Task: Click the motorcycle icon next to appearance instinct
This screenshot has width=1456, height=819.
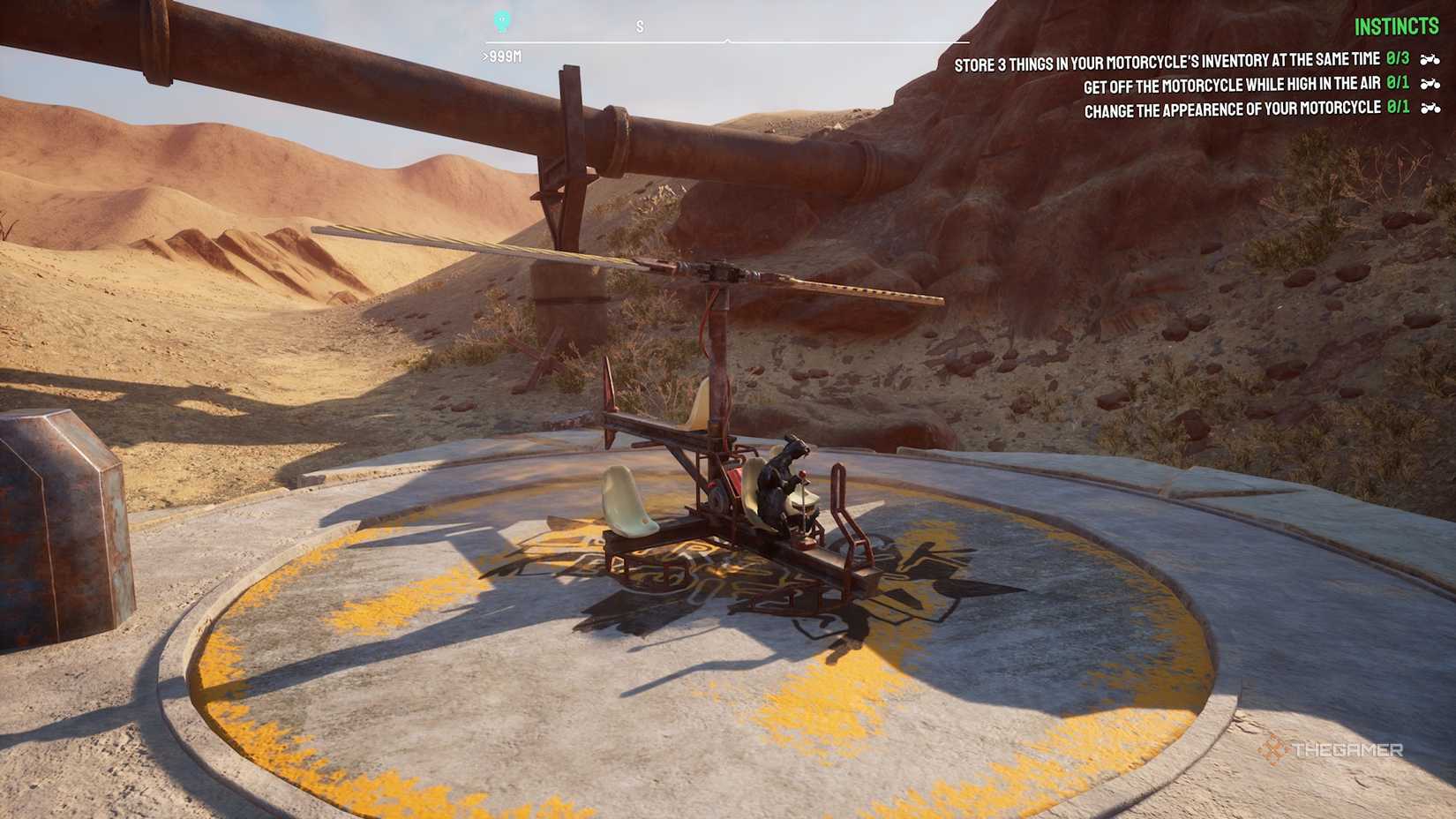Action: 1431,108
